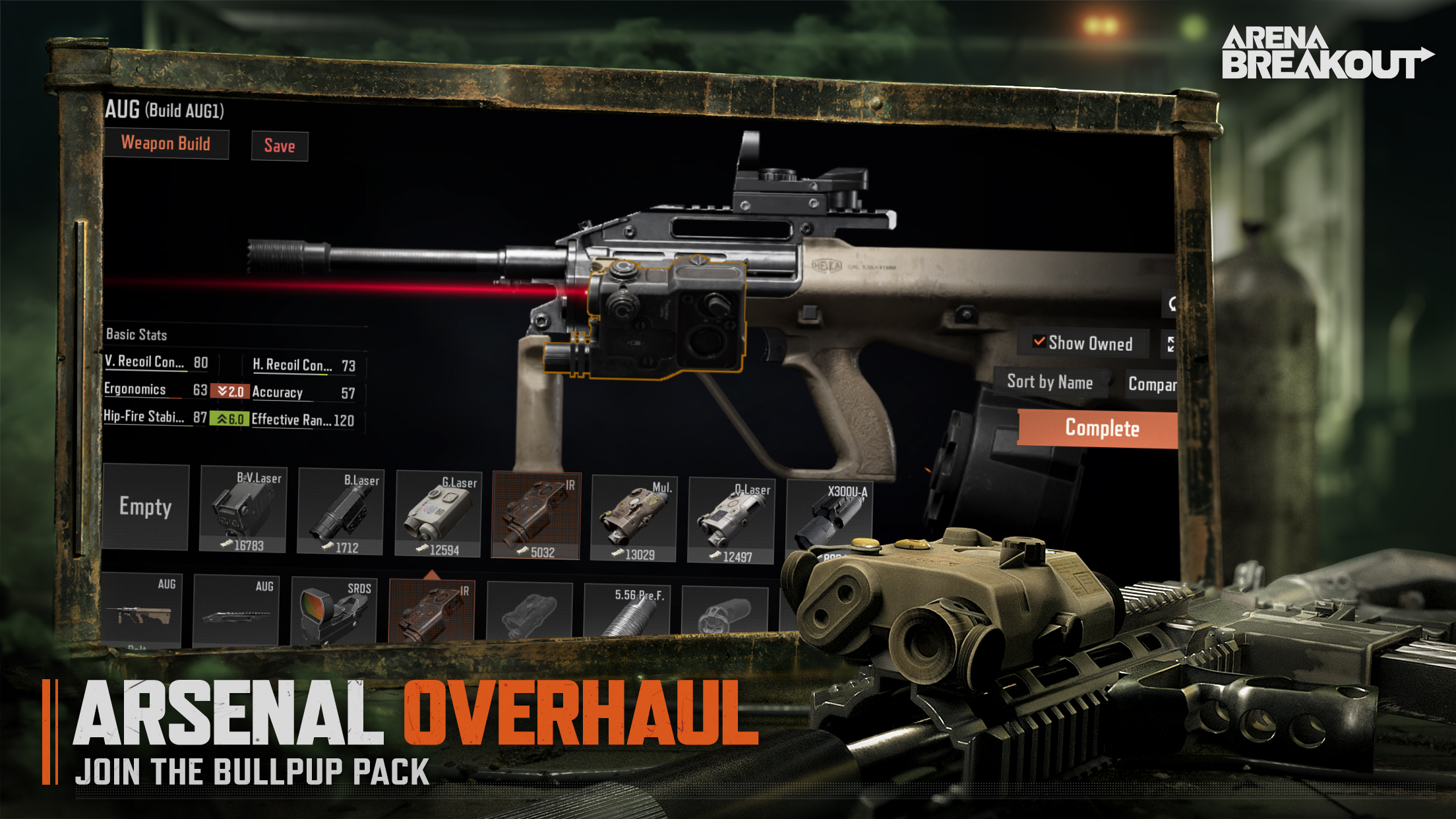Choose the B-V.Laser attachment priced 16783
The width and height of the screenshot is (1456, 819).
point(243,509)
